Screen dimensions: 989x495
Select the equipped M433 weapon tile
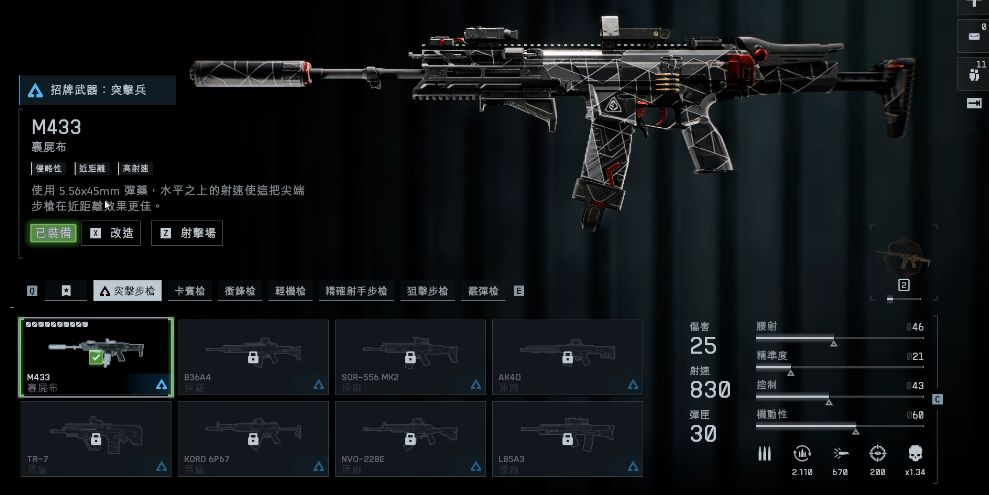pos(96,357)
